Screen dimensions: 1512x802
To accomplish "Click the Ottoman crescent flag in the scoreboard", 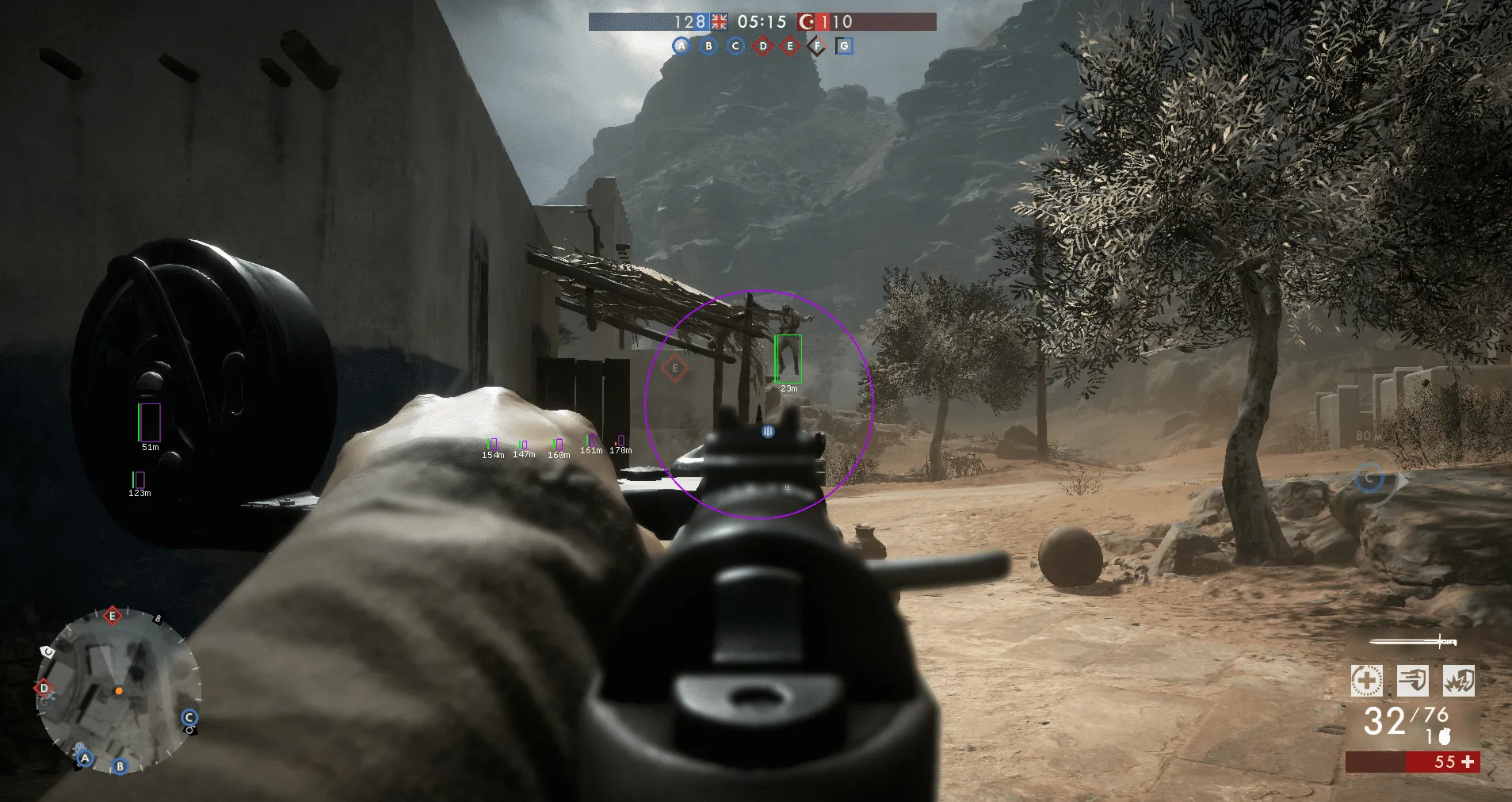I will click(x=807, y=23).
